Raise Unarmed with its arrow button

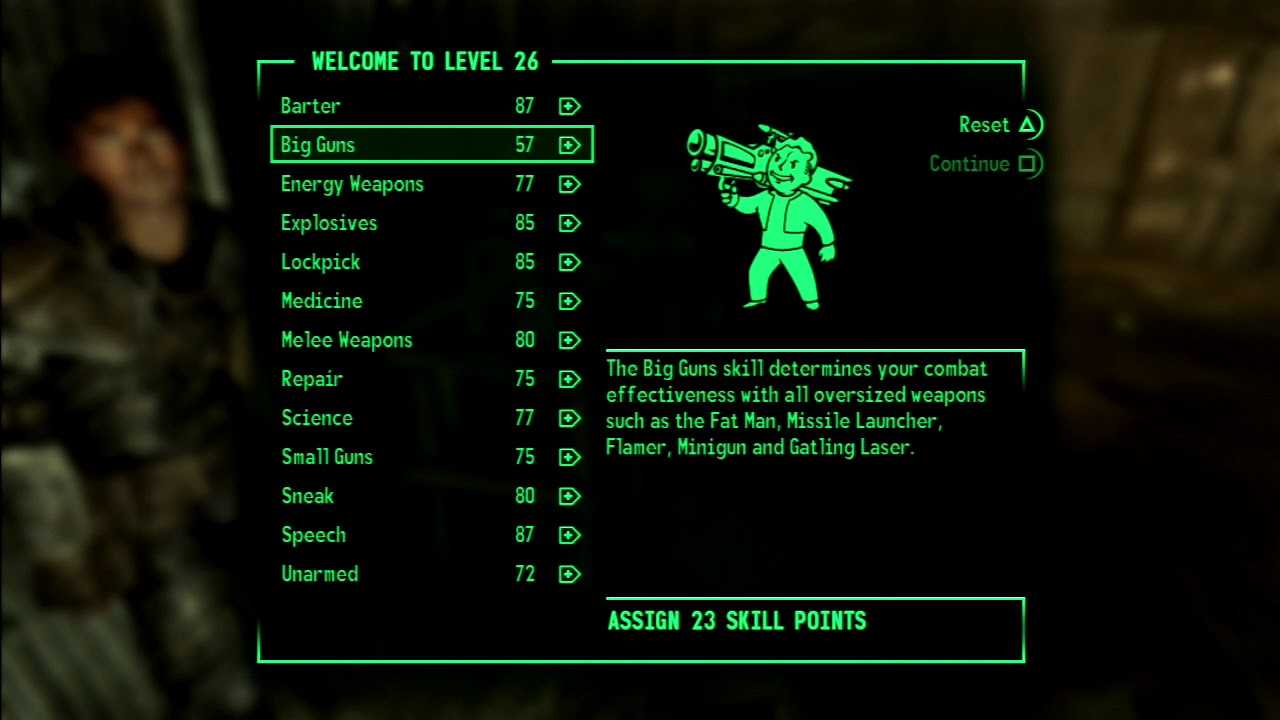570,574
